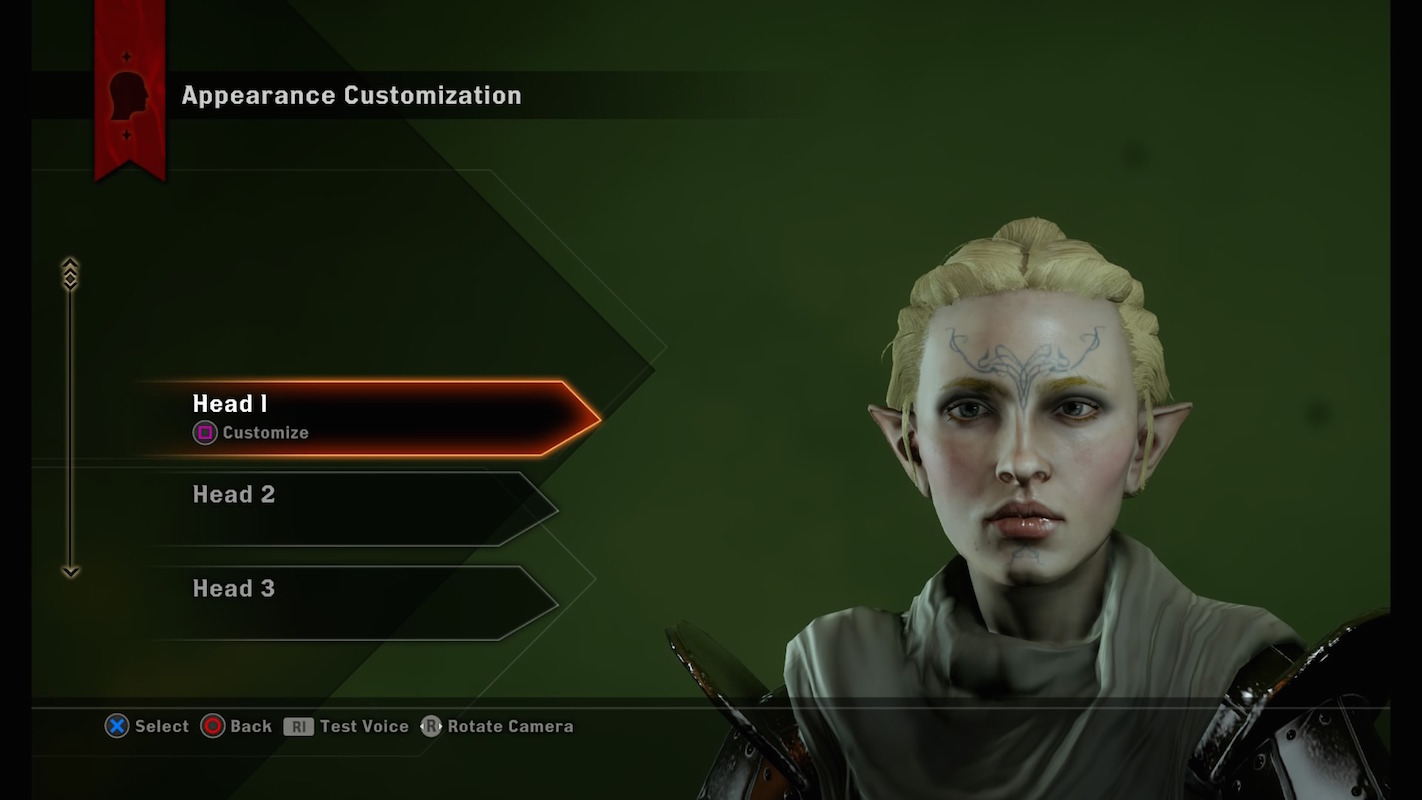Click Select in the bottom control bar
Image resolution: width=1422 pixels, height=800 pixels.
[148, 726]
